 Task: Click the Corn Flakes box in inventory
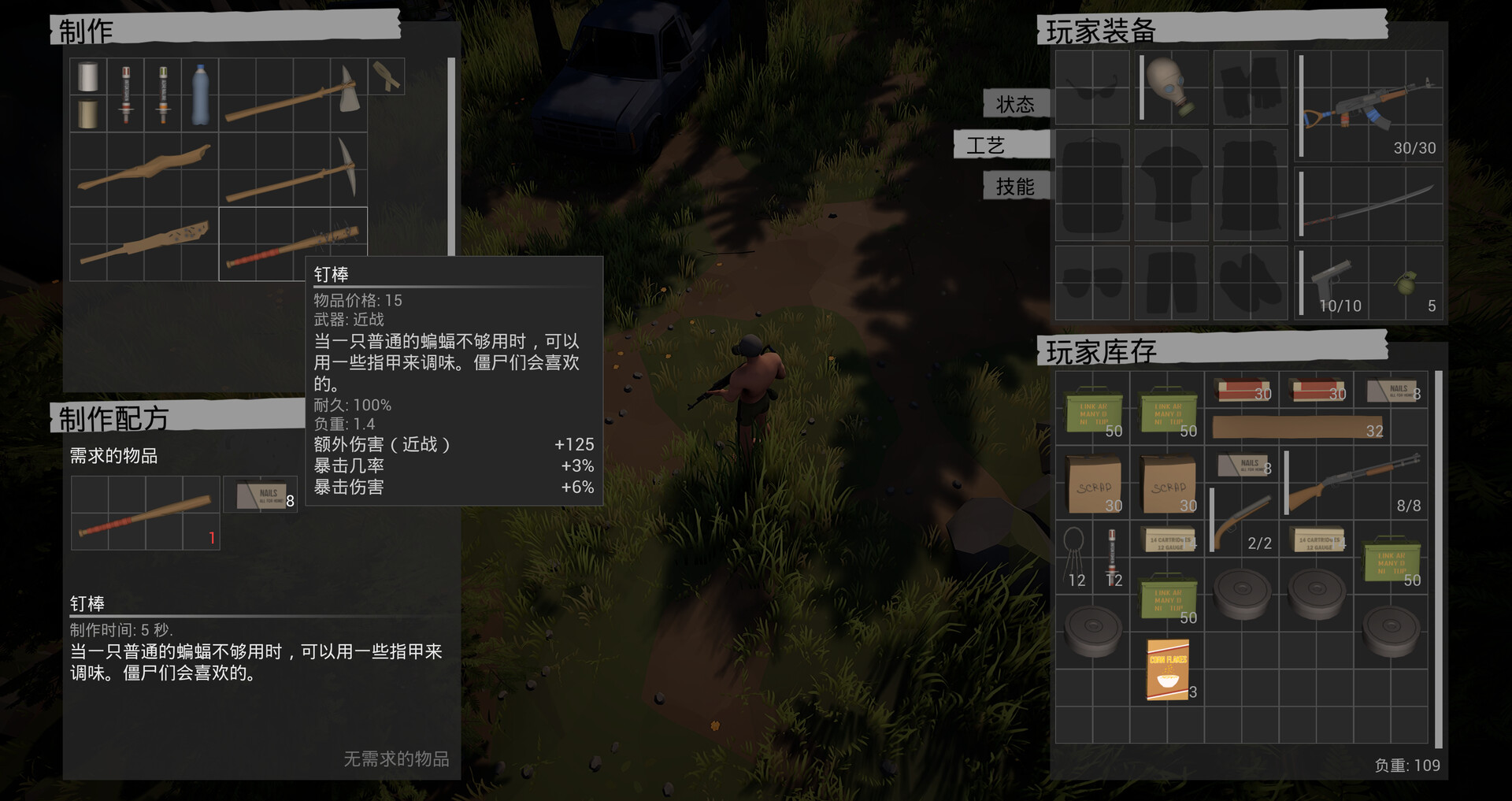click(1168, 668)
